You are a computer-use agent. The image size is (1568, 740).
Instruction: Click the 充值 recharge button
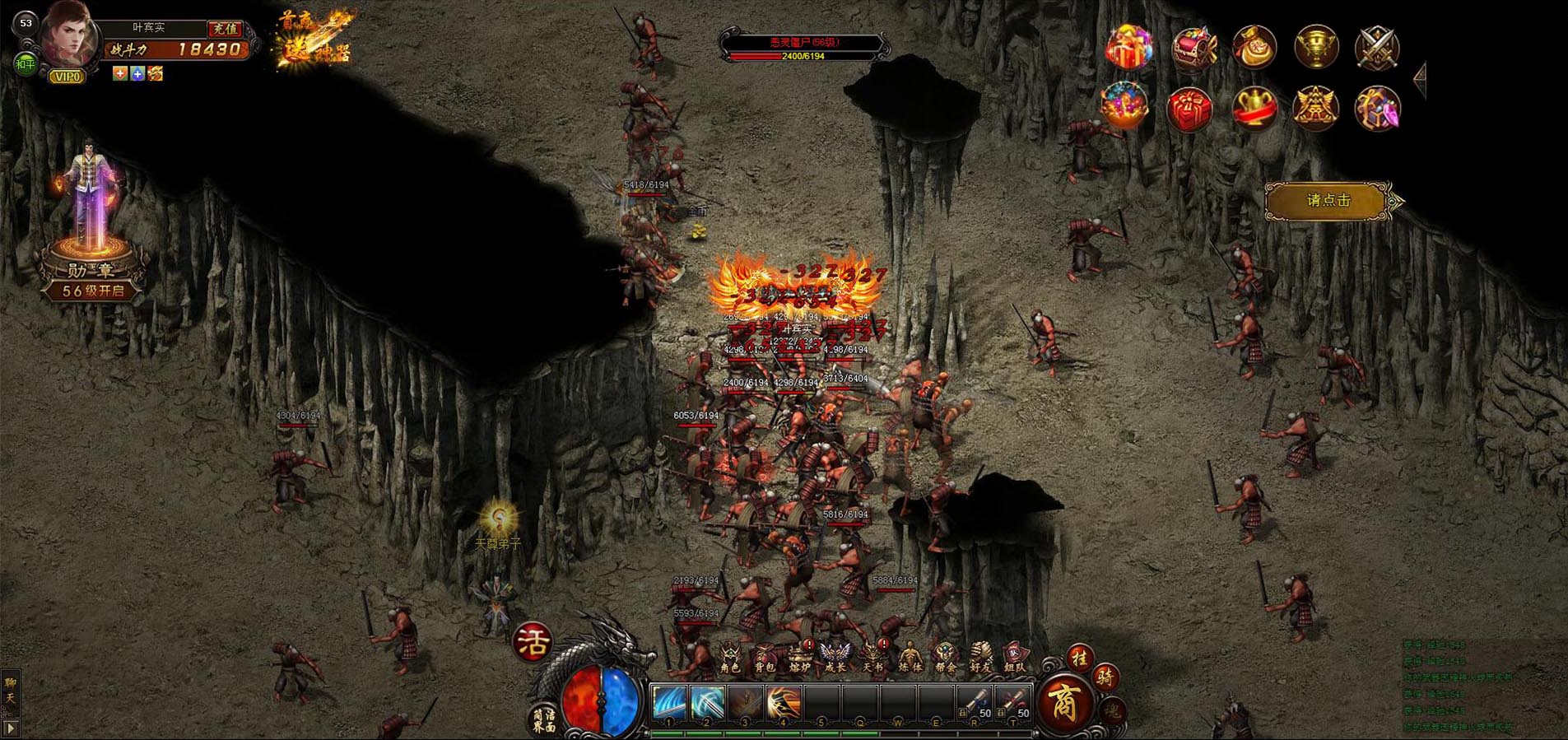224,29
